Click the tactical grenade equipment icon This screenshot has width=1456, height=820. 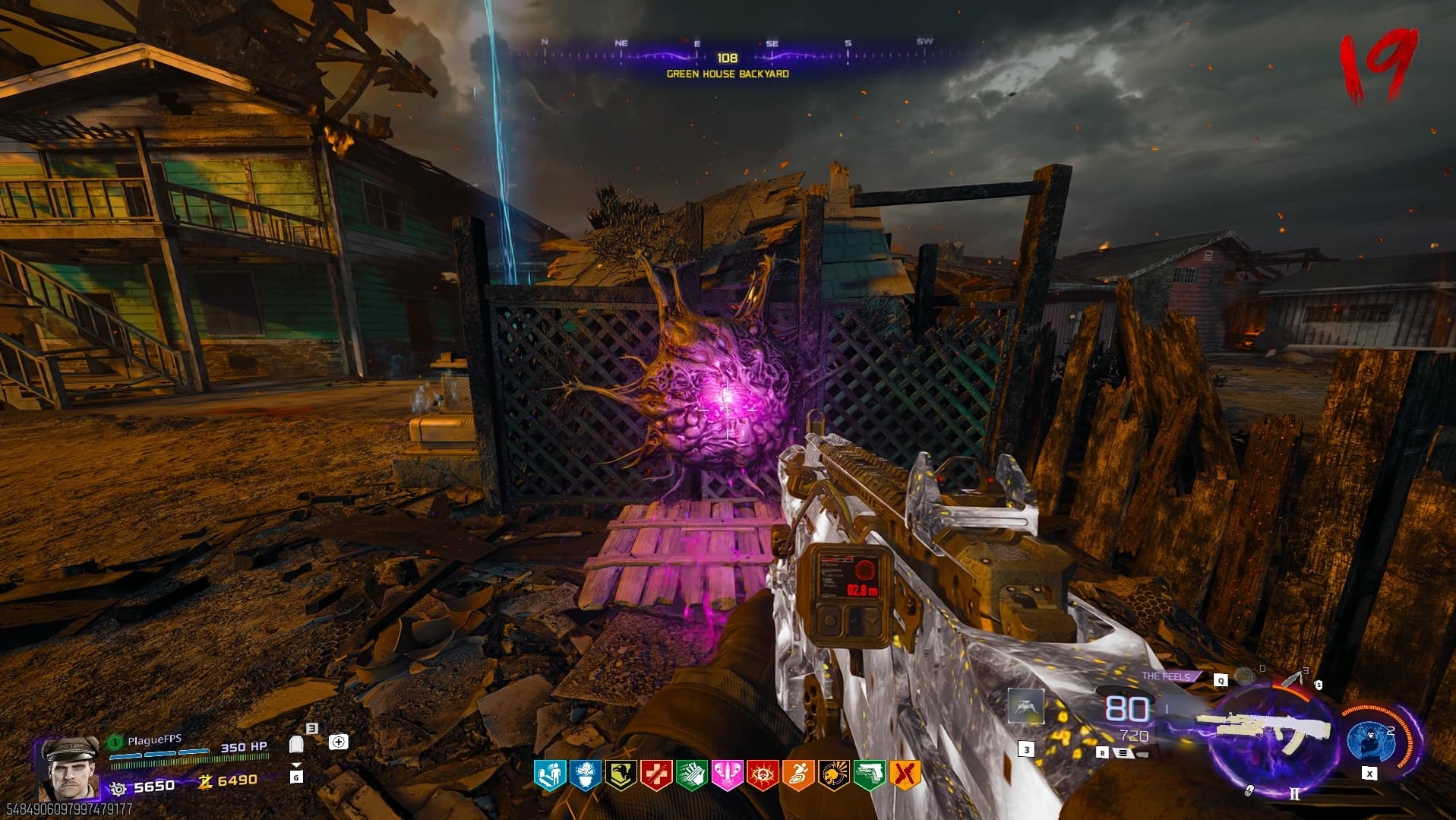coord(1243,676)
